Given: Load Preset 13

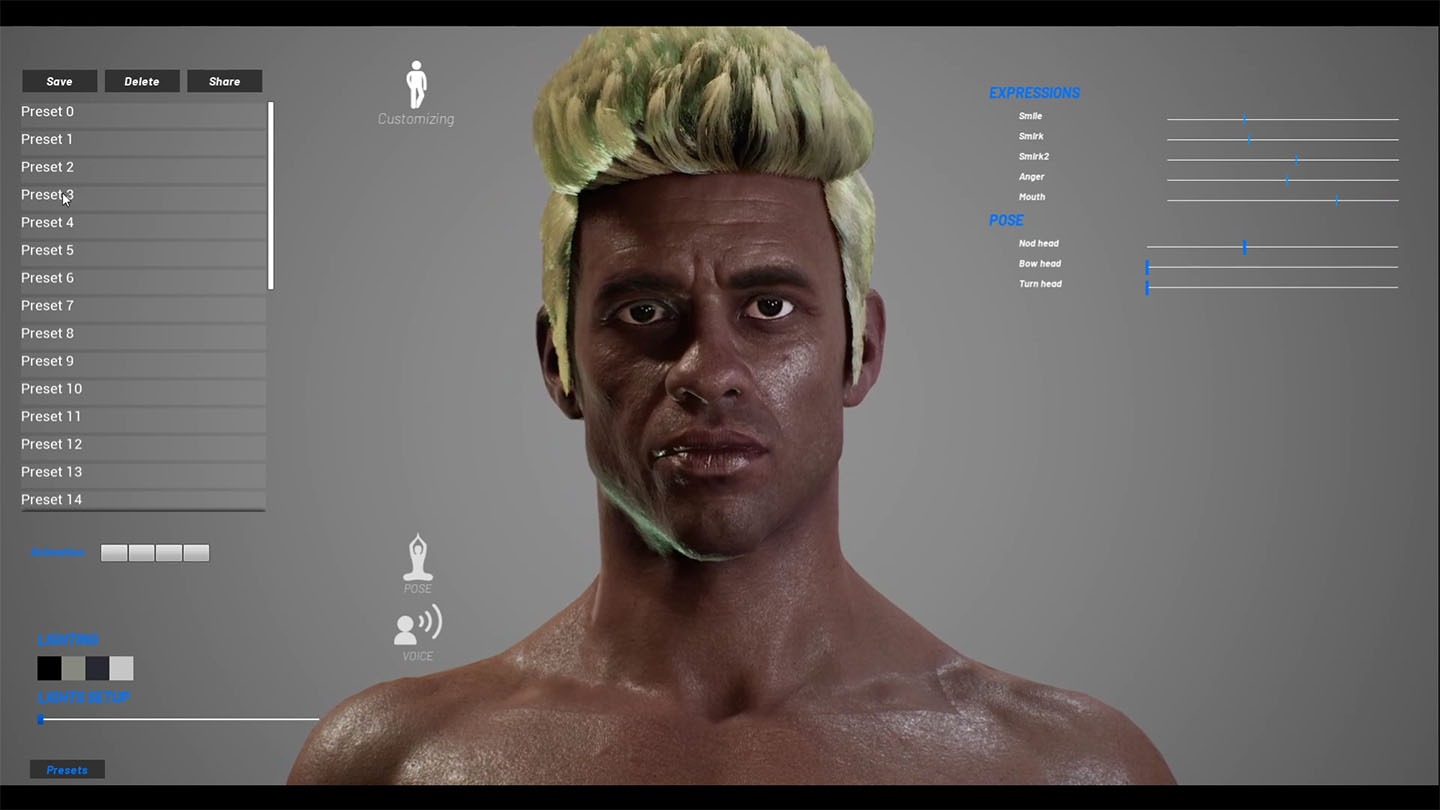Looking at the screenshot, I should (142, 472).
